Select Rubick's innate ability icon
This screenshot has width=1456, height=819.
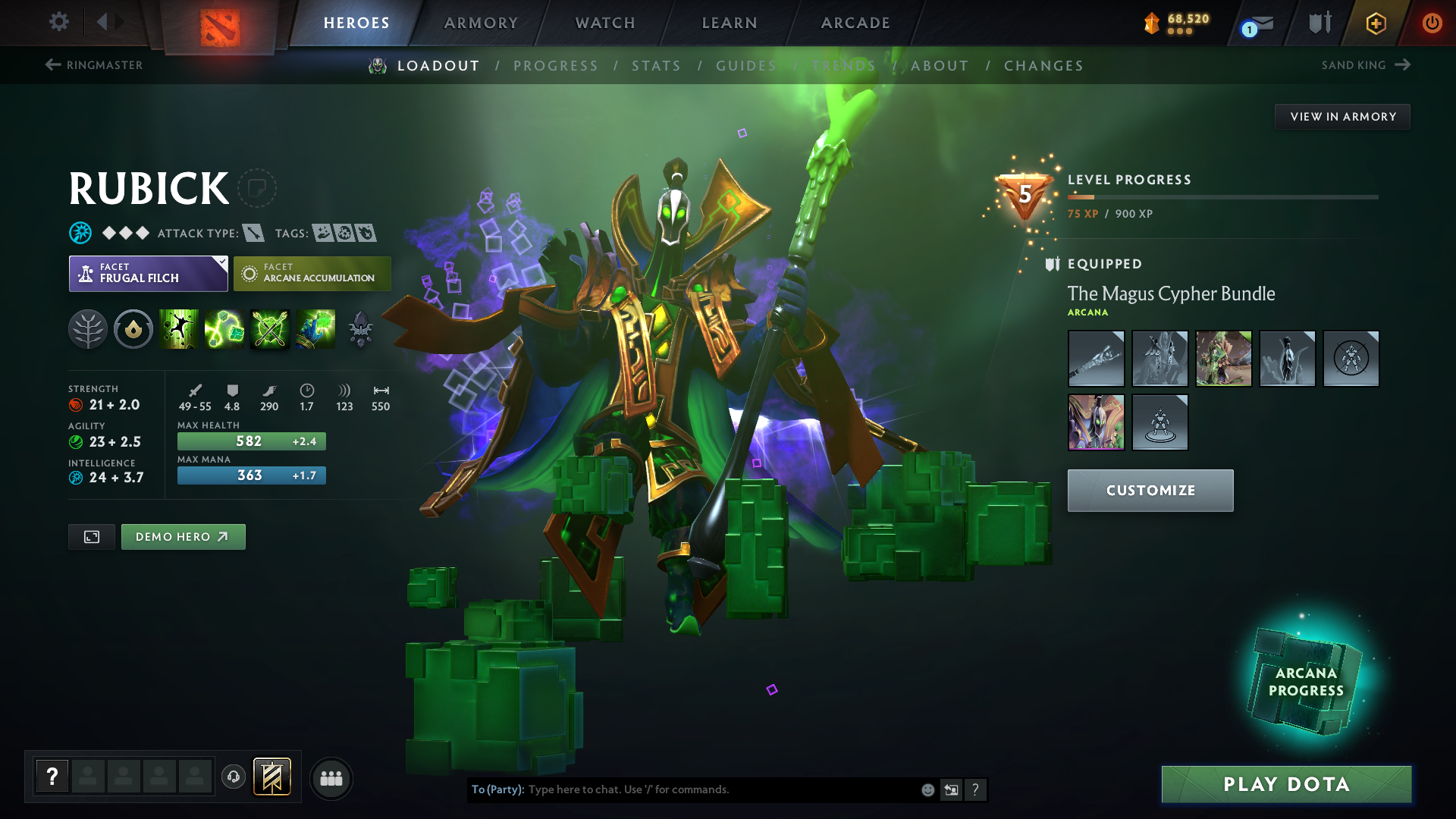133,329
